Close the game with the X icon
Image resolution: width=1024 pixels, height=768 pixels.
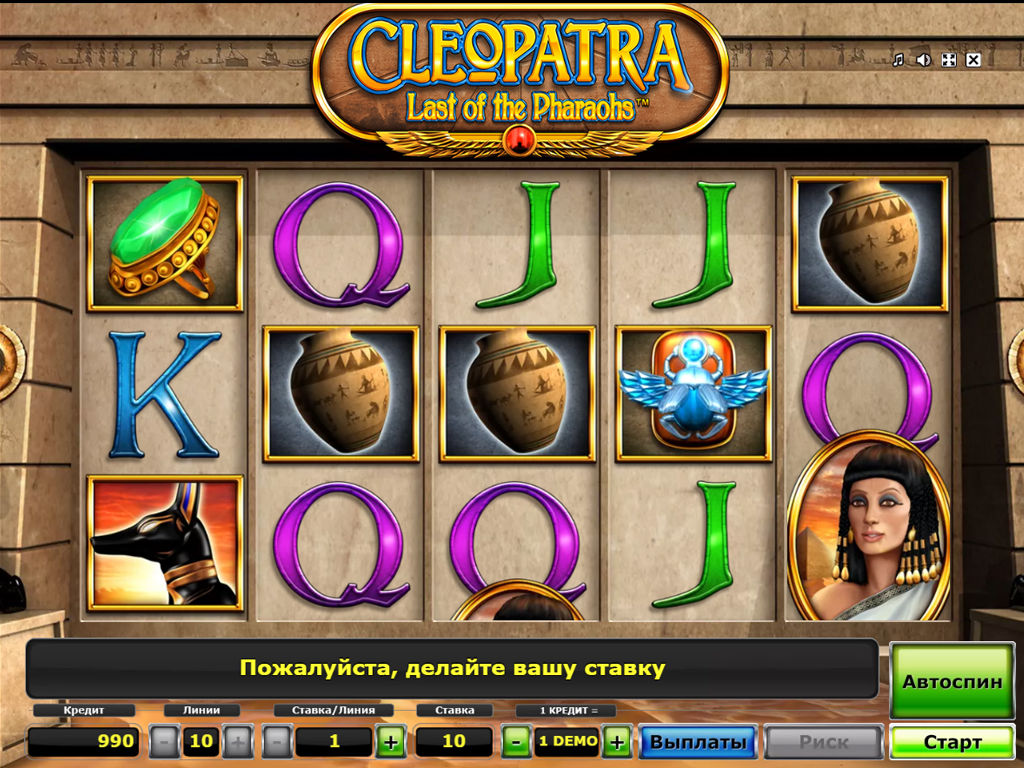[x=973, y=60]
